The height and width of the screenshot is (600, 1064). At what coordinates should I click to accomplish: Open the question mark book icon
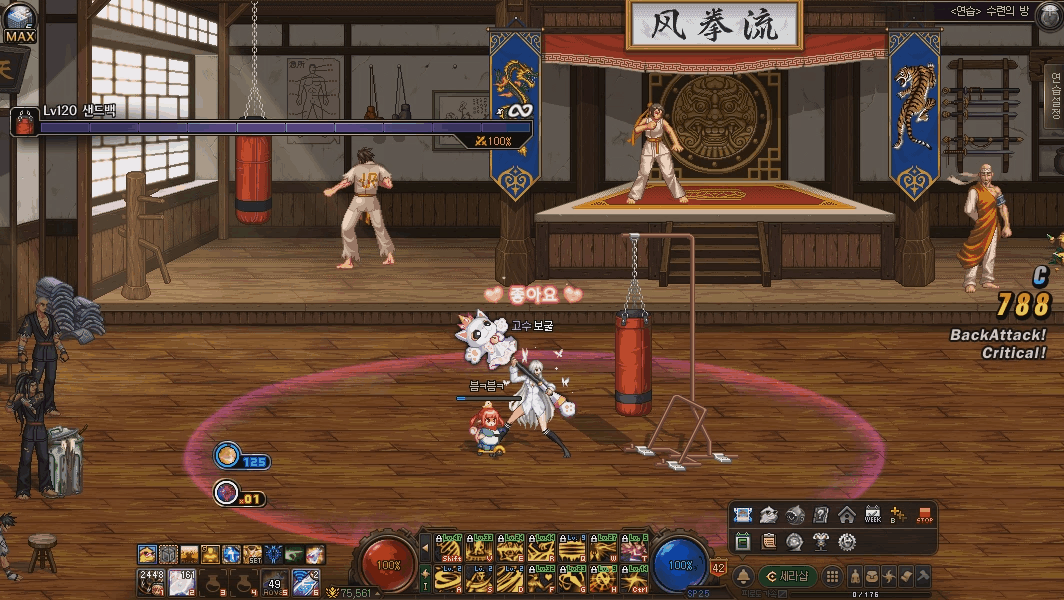point(820,516)
